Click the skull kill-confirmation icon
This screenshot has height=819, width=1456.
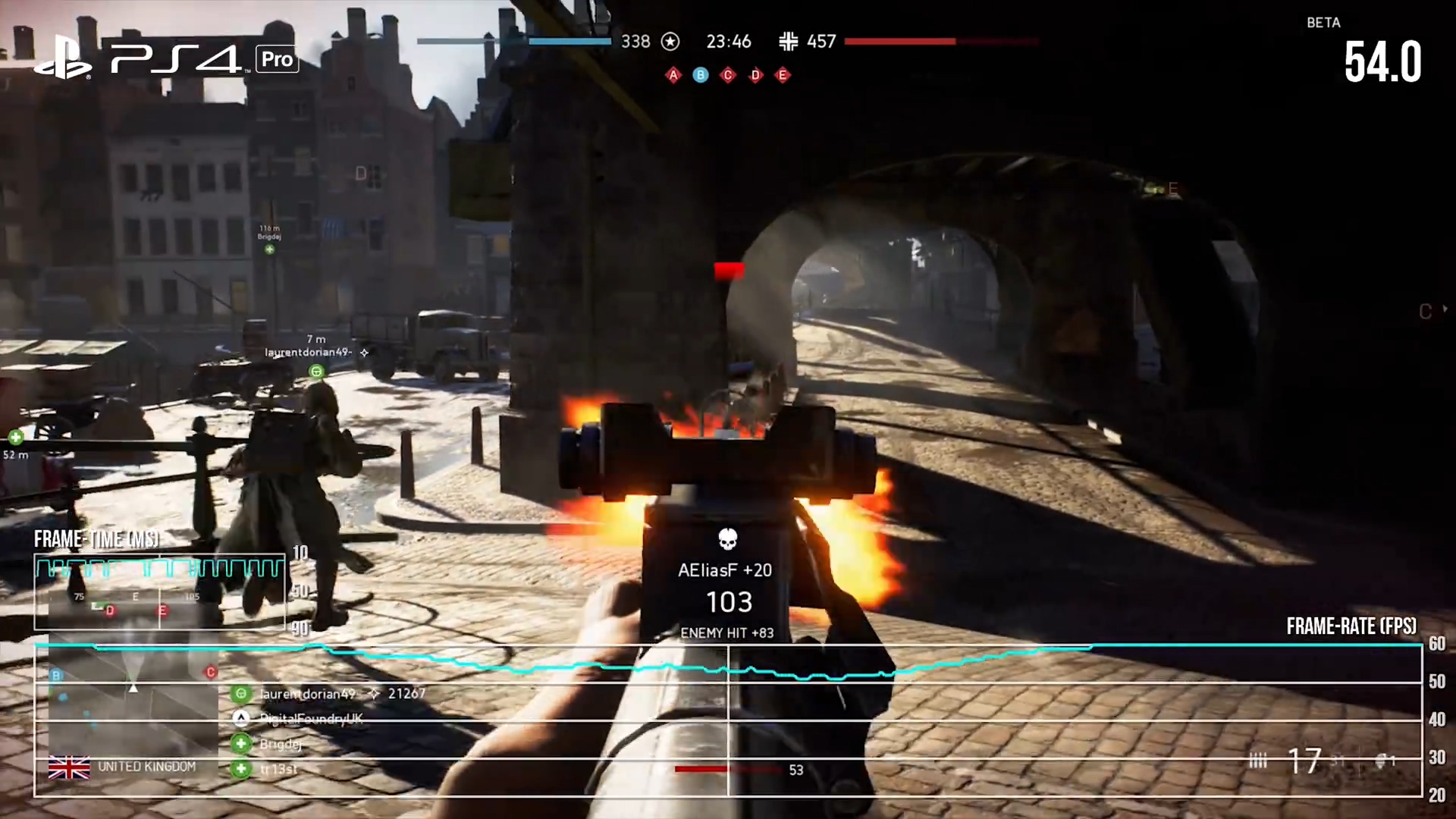727,538
